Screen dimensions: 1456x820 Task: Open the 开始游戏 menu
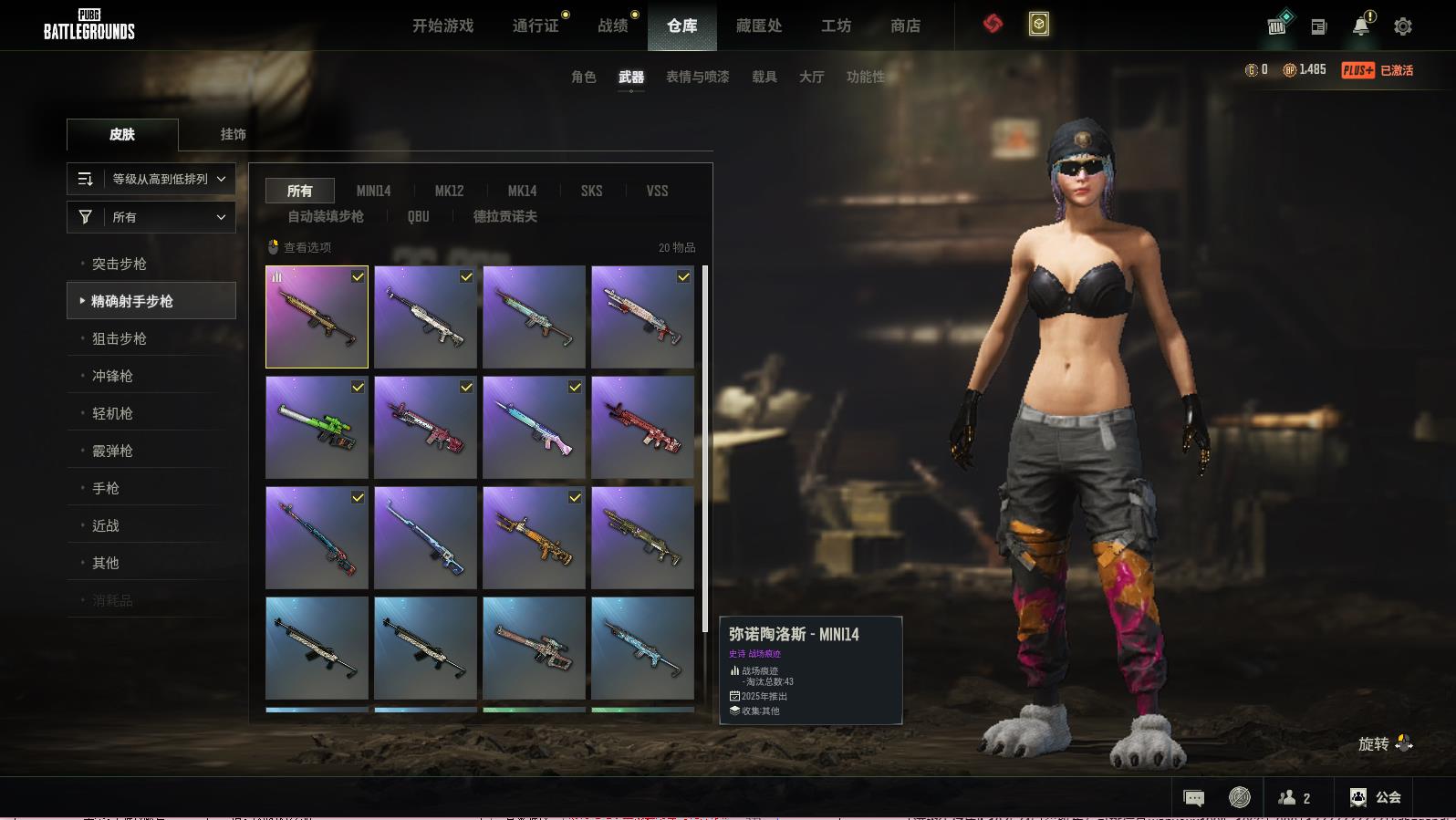442,26
